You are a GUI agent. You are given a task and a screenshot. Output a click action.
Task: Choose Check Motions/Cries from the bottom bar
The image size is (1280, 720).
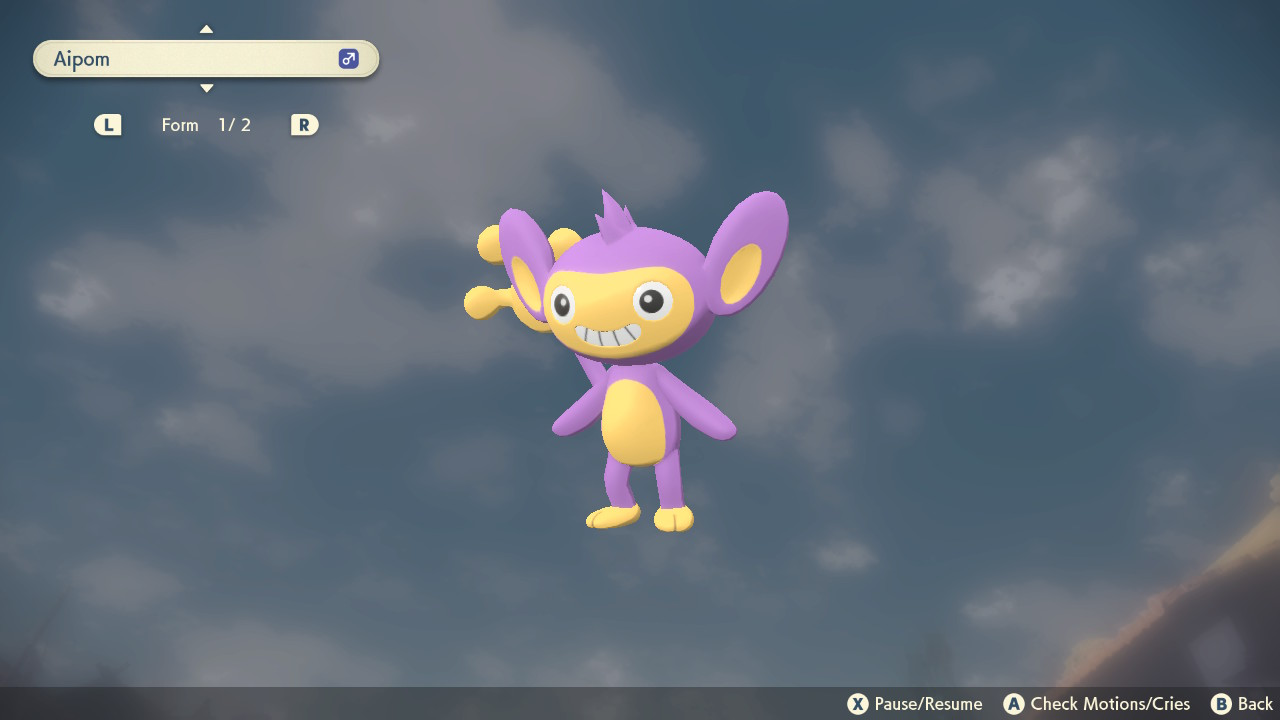[x=1103, y=704]
